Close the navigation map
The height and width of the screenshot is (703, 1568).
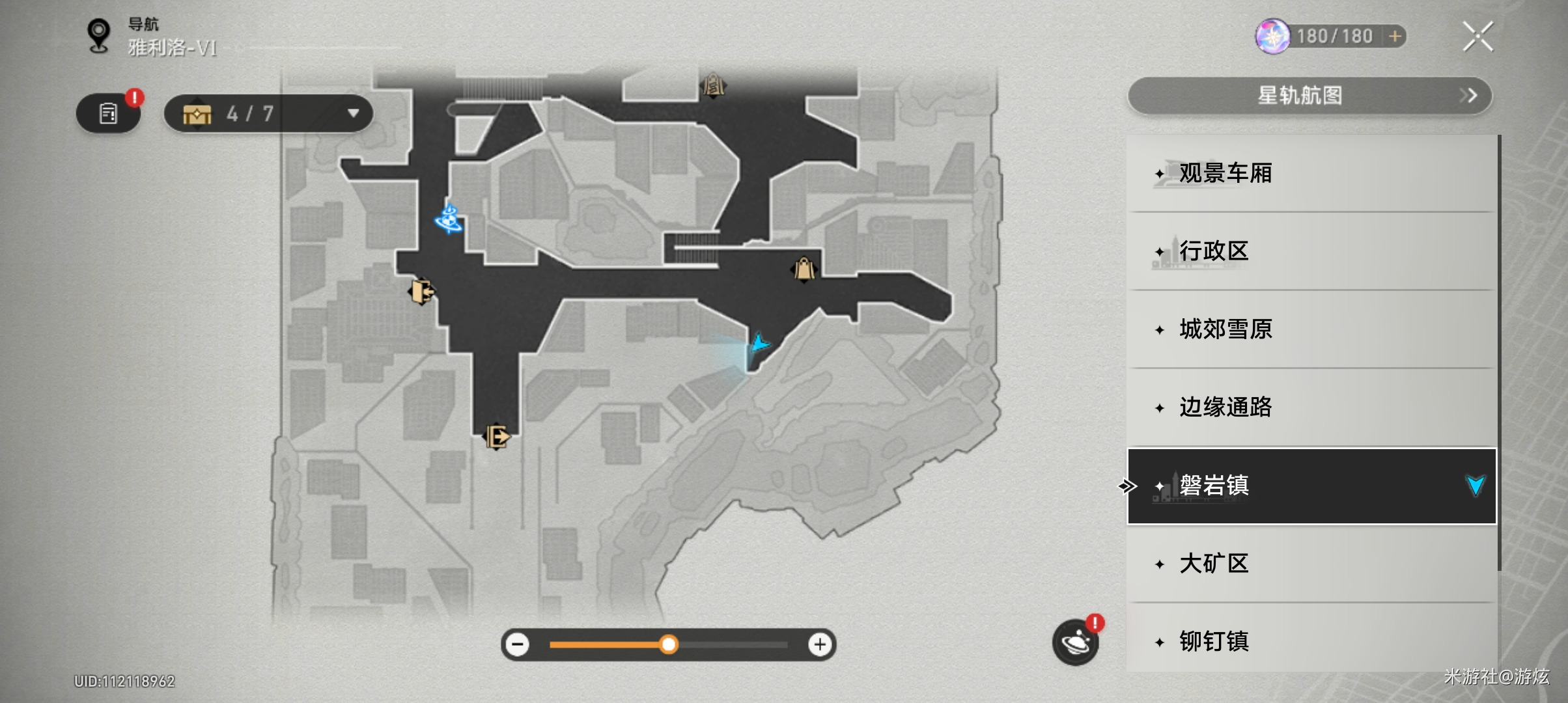pyautogui.click(x=1477, y=36)
